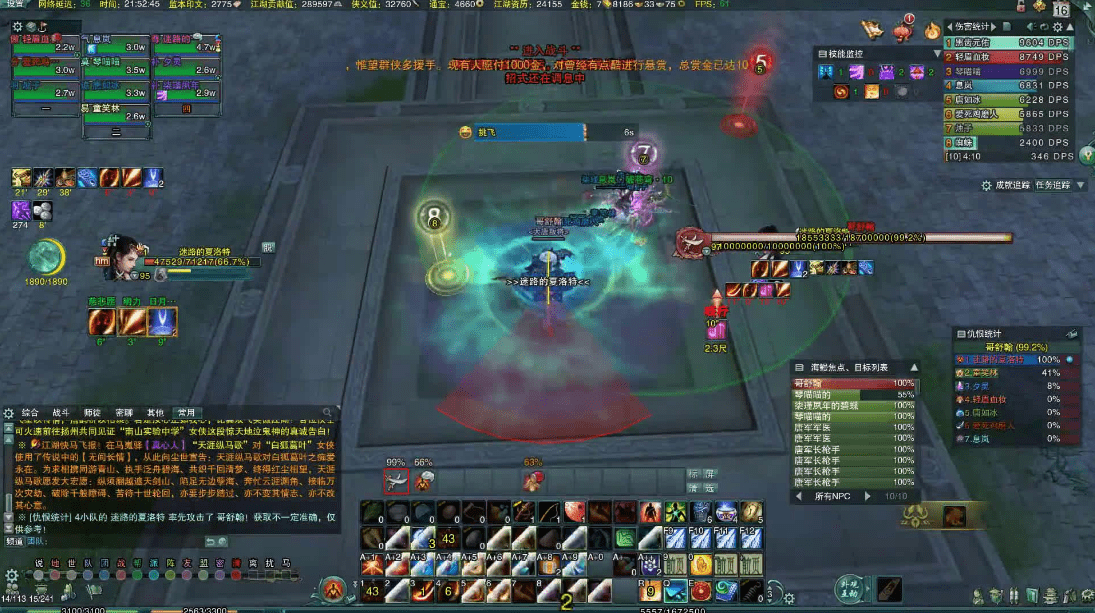The height and width of the screenshot is (613, 1095).
Task: Show the 成就追踪 achievement tracker tab
Action: 1013,185
